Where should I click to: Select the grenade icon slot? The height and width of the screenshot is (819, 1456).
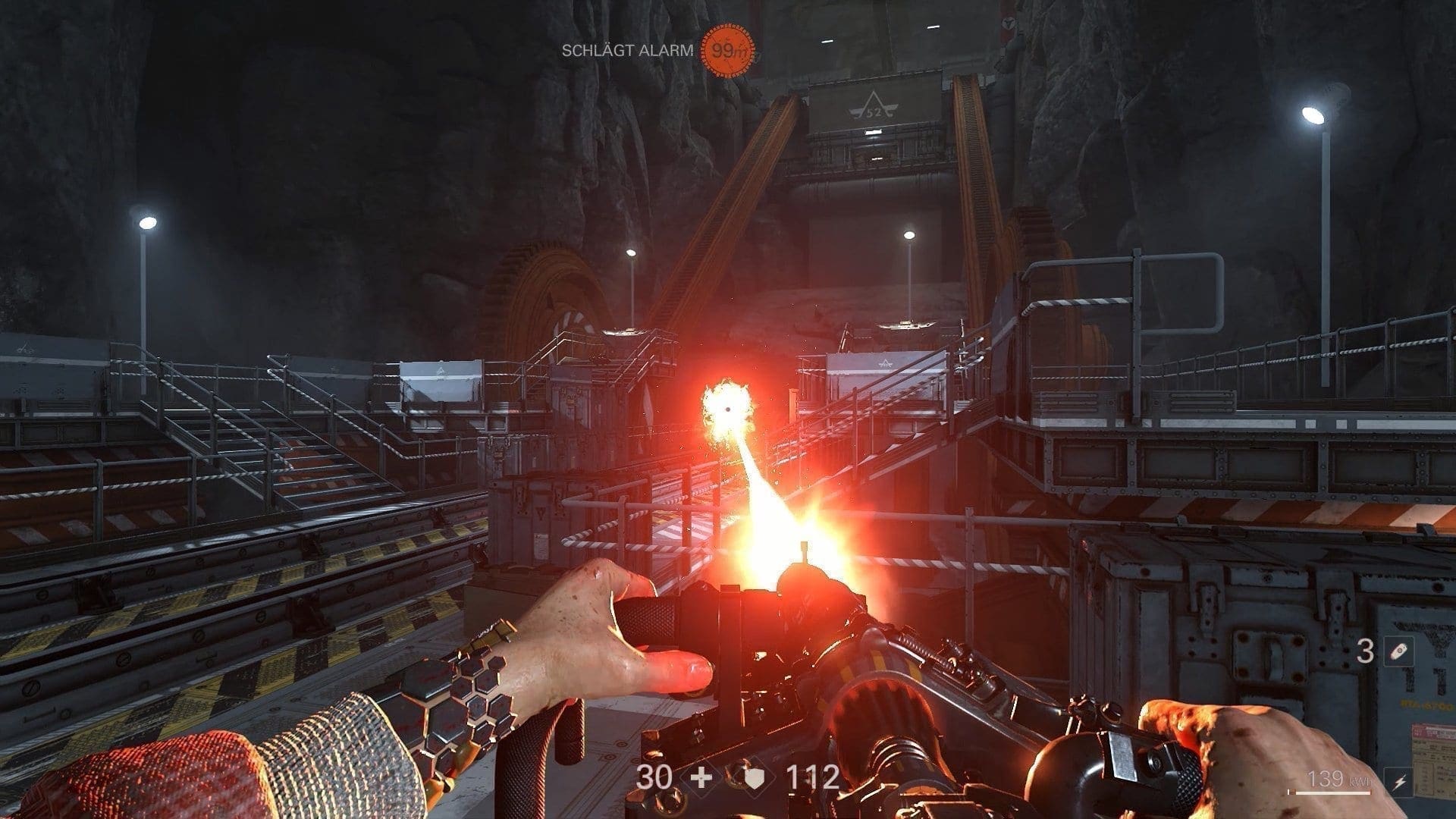[1397, 652]
